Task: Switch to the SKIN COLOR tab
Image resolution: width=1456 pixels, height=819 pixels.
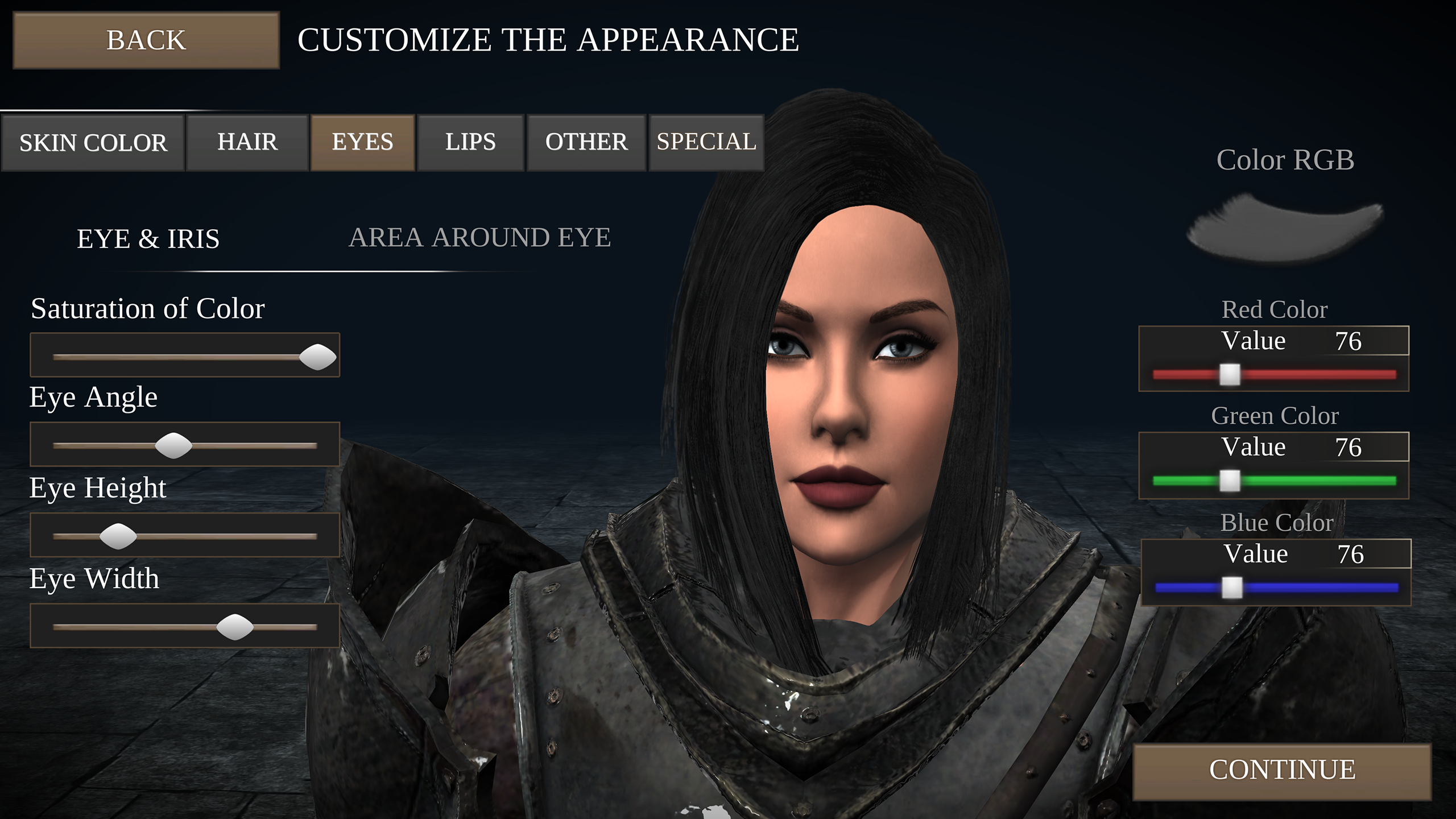Action: [94, 142]
